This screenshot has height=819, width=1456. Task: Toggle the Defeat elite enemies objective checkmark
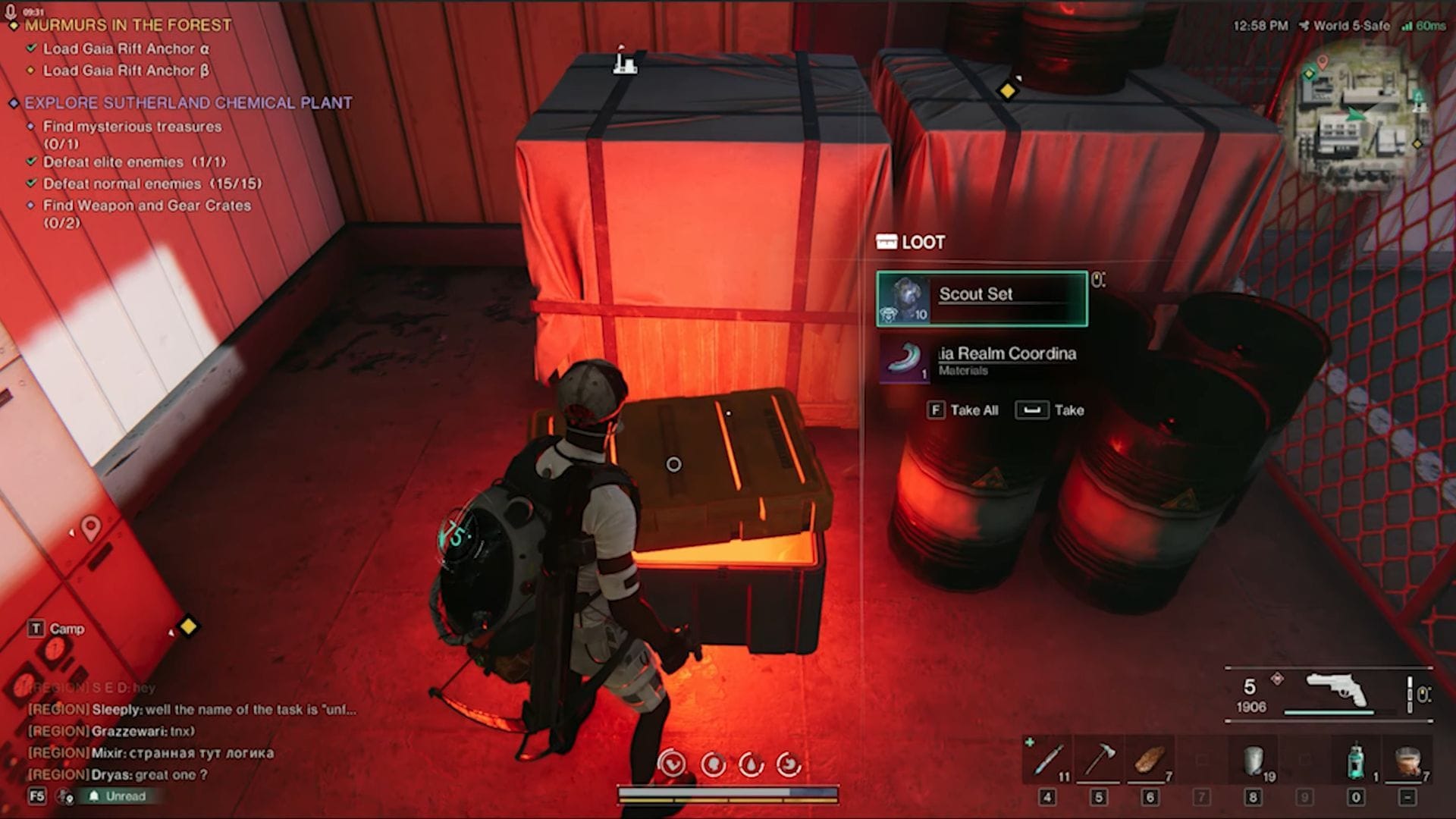click(30, 162)
